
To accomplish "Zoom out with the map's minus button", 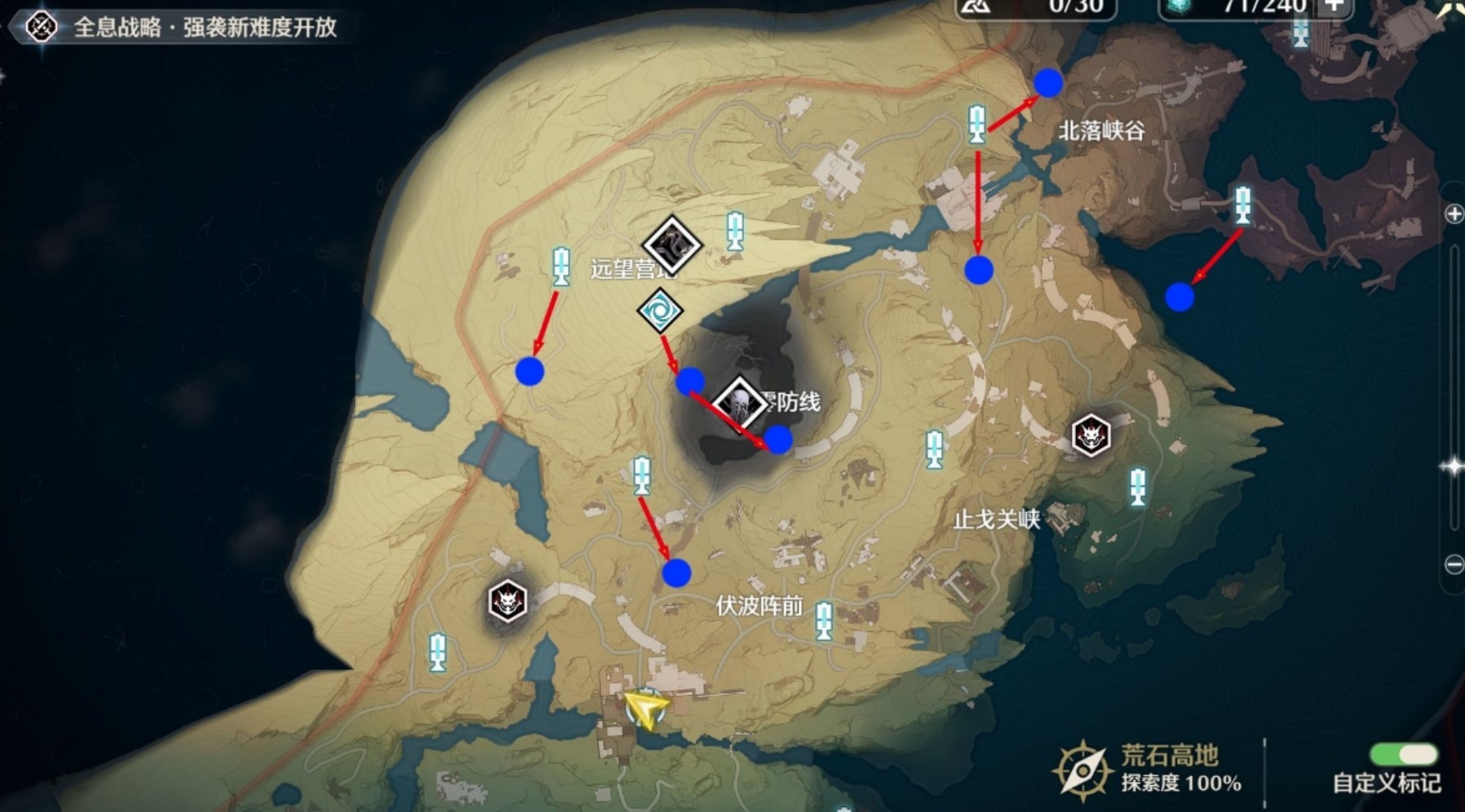I will point(1454,564).
